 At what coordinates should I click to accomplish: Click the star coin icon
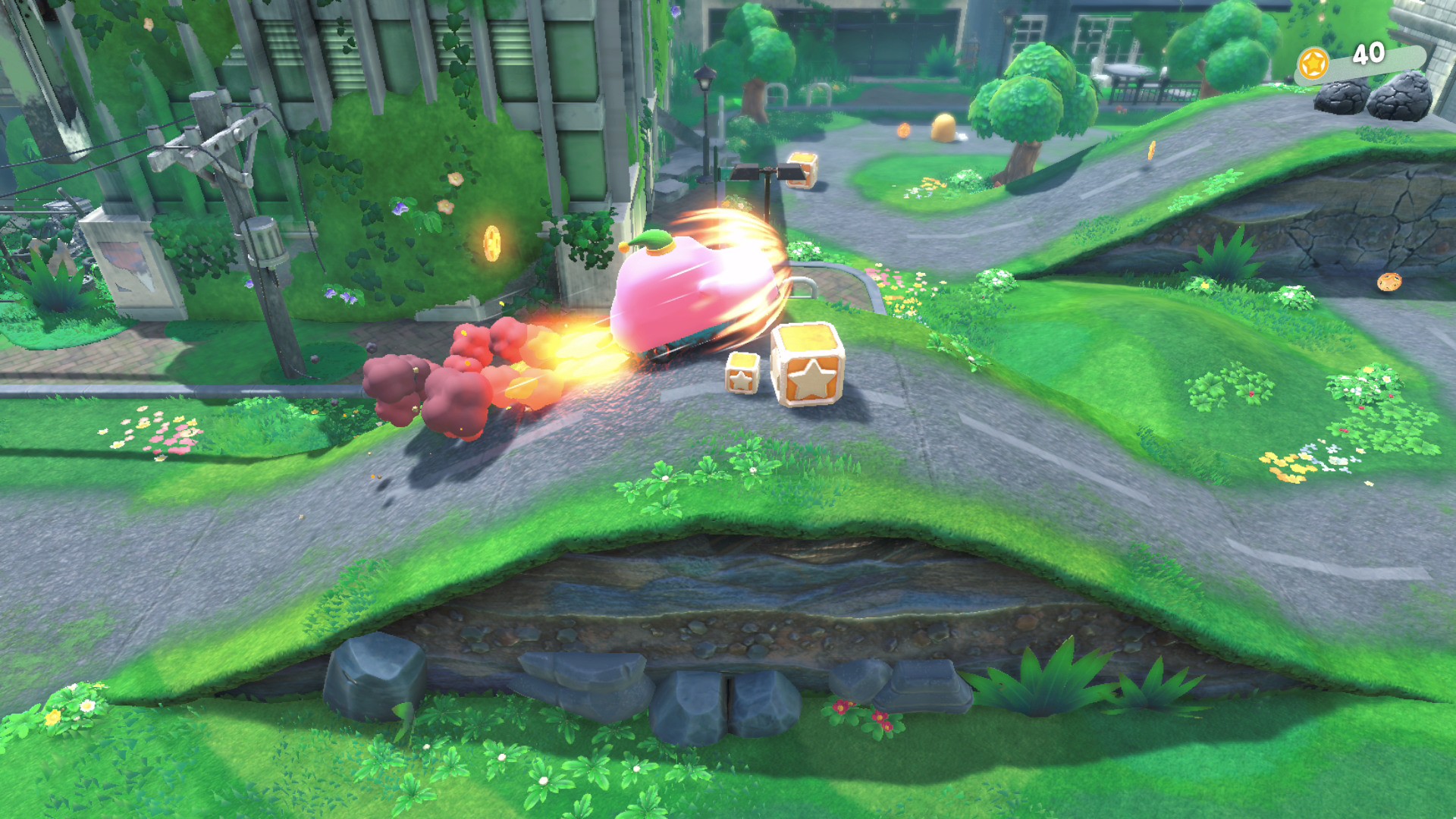point(1313,63)
